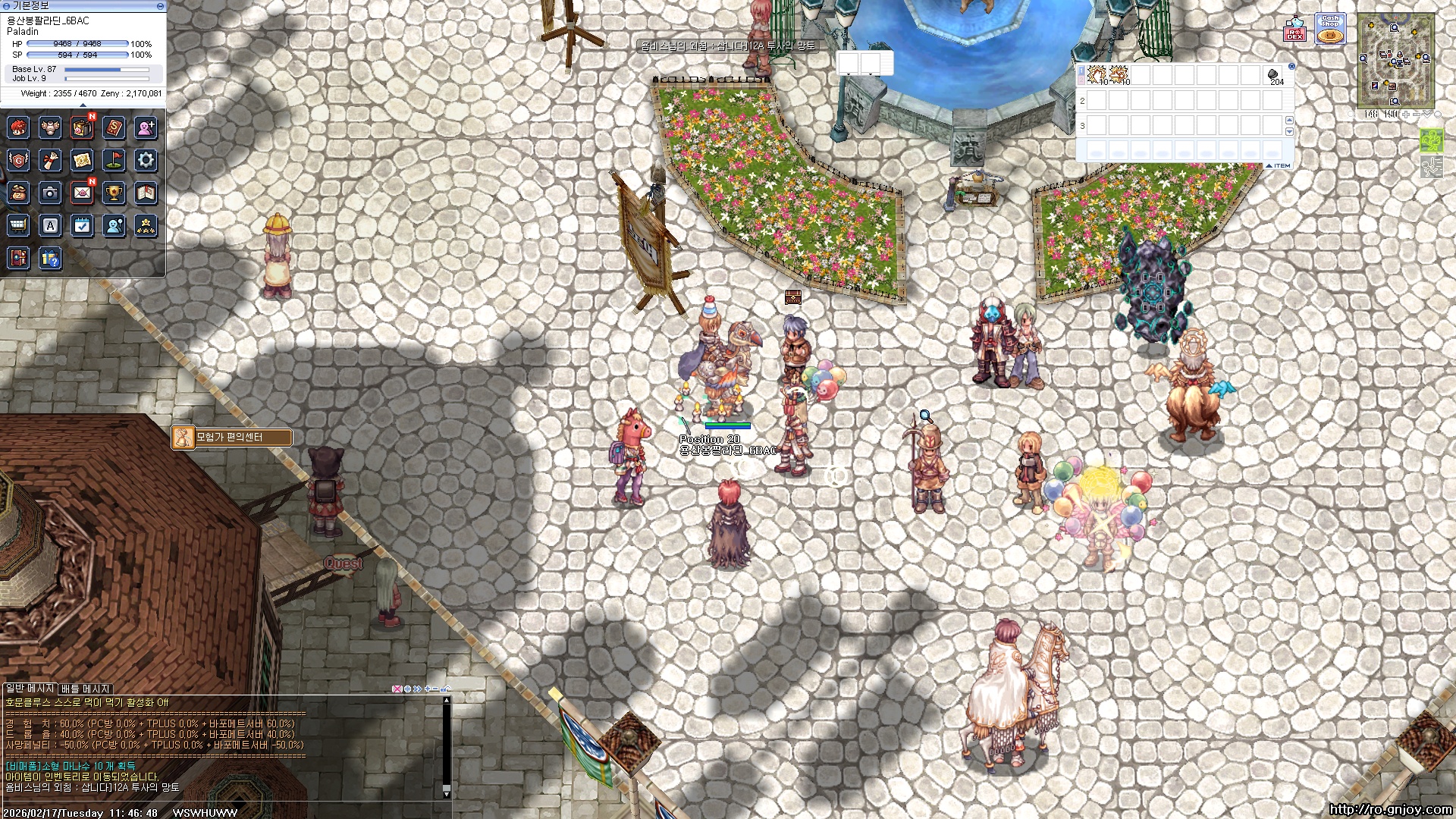Open the red skill book icon
This screenshot has height=819, width=1456.
114,127
